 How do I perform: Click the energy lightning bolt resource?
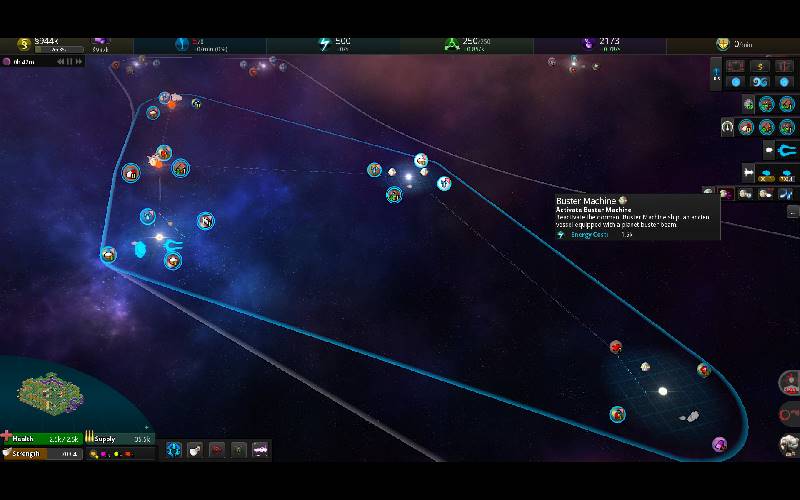[324, 44]
